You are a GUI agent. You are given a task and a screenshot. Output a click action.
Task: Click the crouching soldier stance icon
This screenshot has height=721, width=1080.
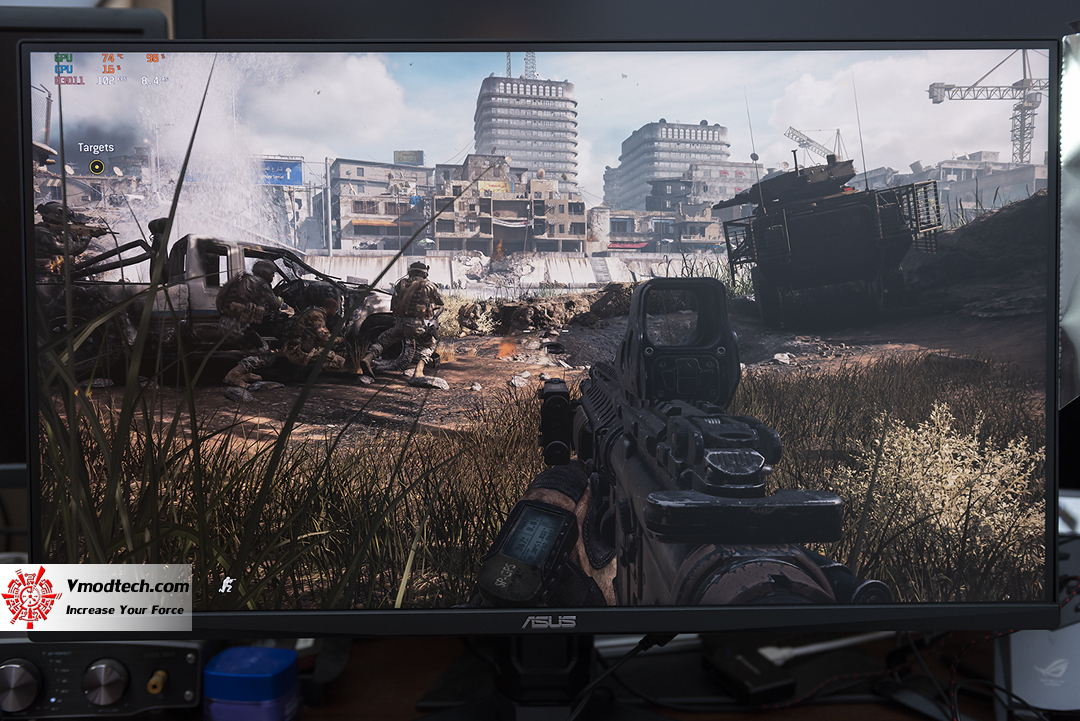[227, 582]
